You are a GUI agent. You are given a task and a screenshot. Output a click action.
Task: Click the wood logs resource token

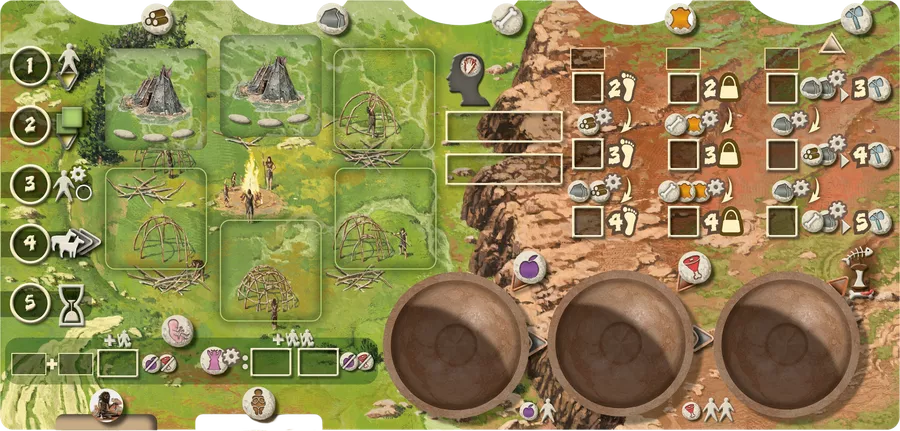(x=157, y=17)
